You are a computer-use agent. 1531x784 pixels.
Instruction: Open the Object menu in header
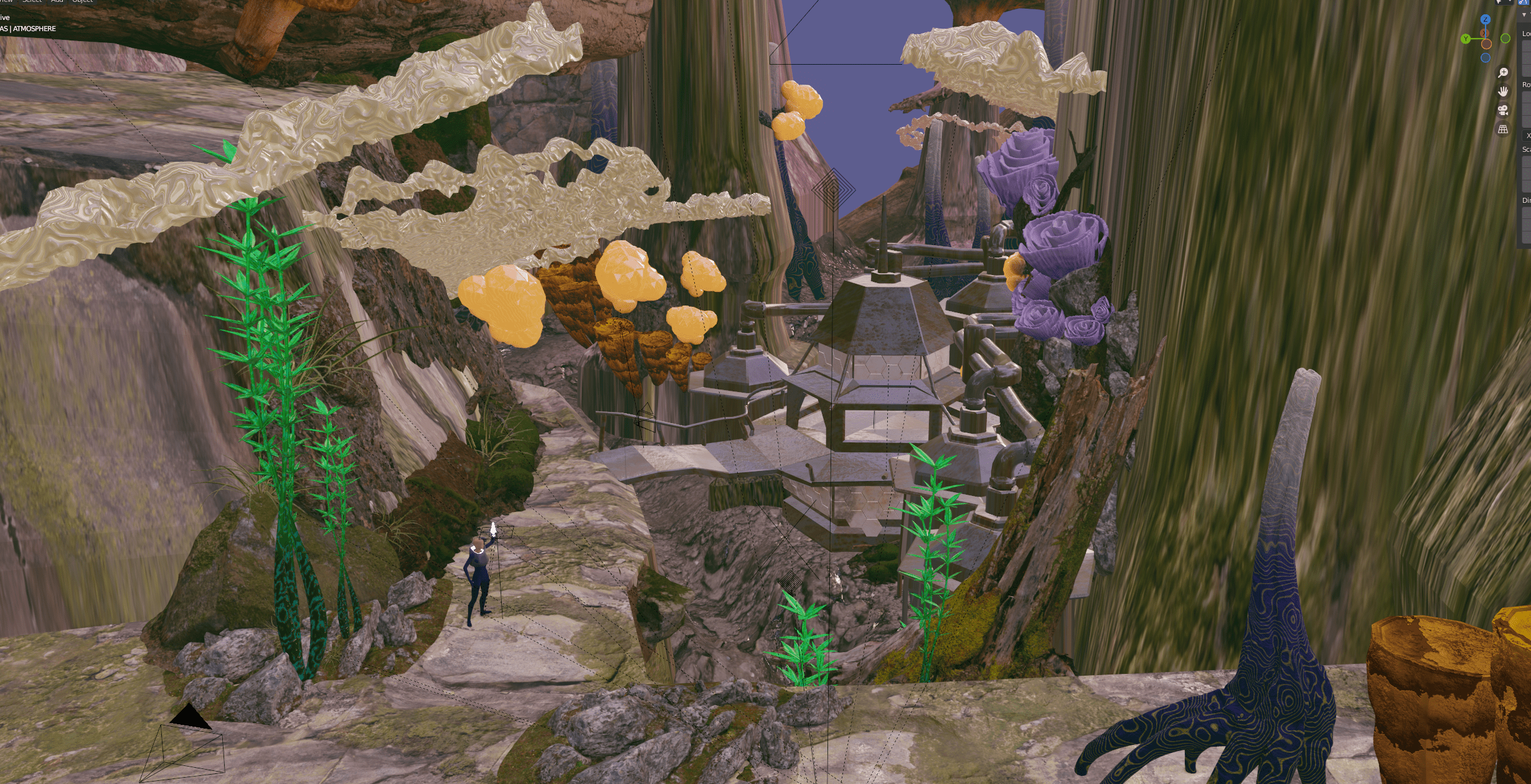[82, 1]
